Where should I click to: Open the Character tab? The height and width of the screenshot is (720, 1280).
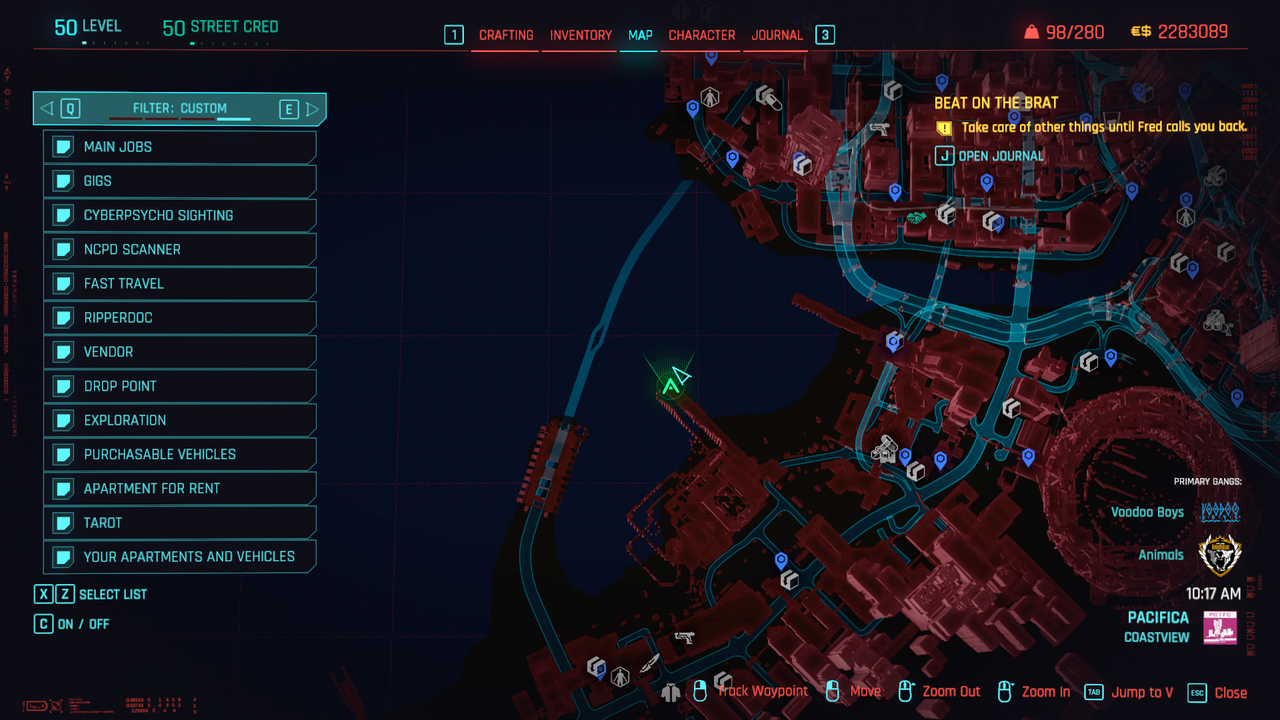701,35
